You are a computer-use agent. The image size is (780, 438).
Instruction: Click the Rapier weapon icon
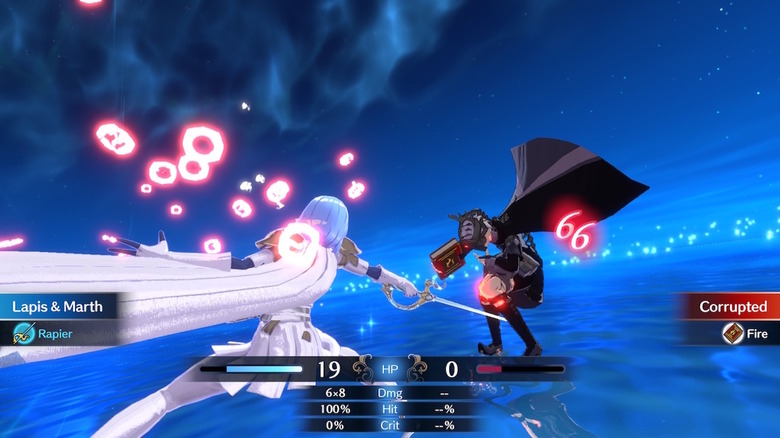[x=23, y=334]
